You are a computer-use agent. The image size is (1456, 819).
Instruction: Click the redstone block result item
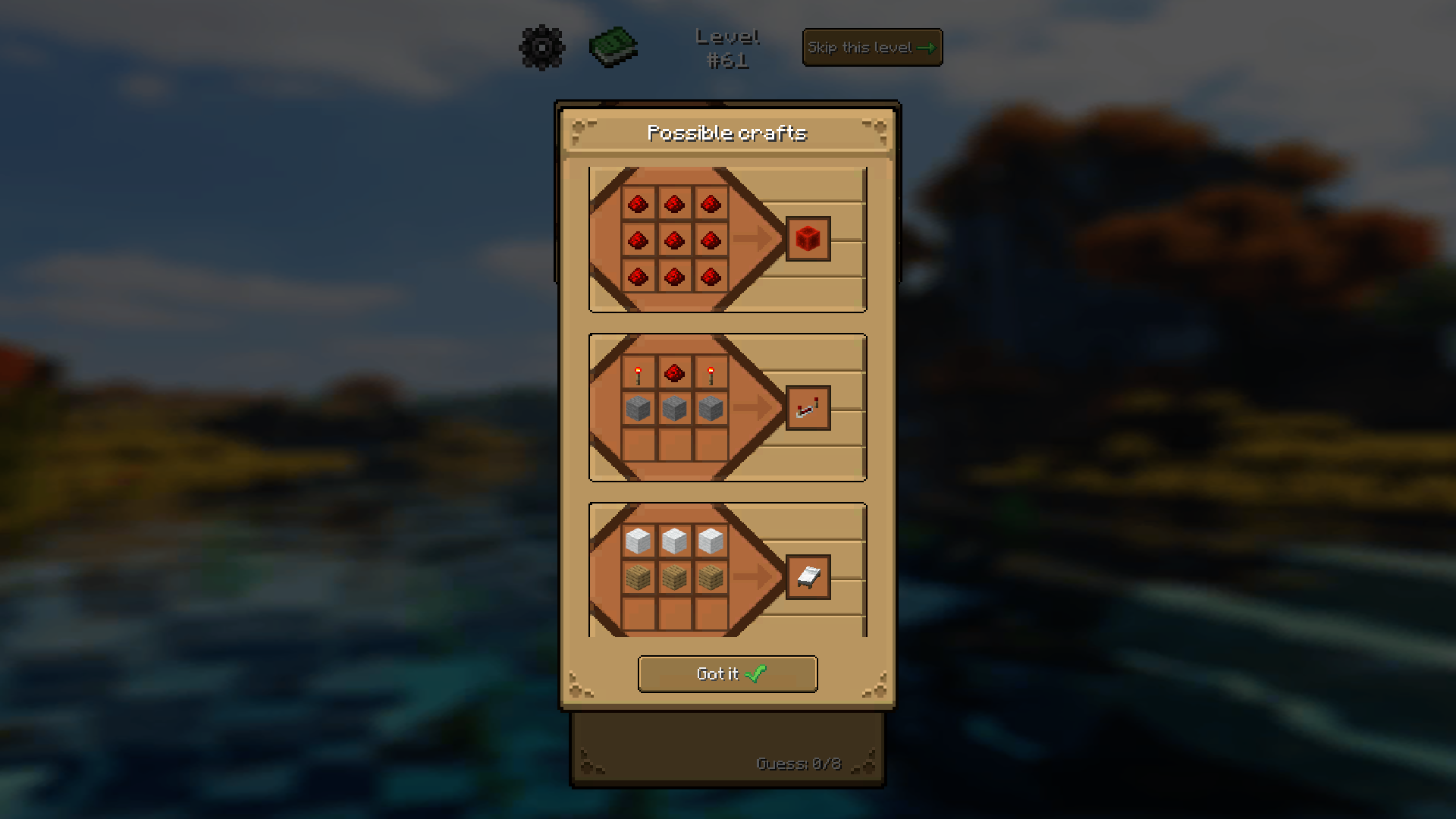(808, 237)
